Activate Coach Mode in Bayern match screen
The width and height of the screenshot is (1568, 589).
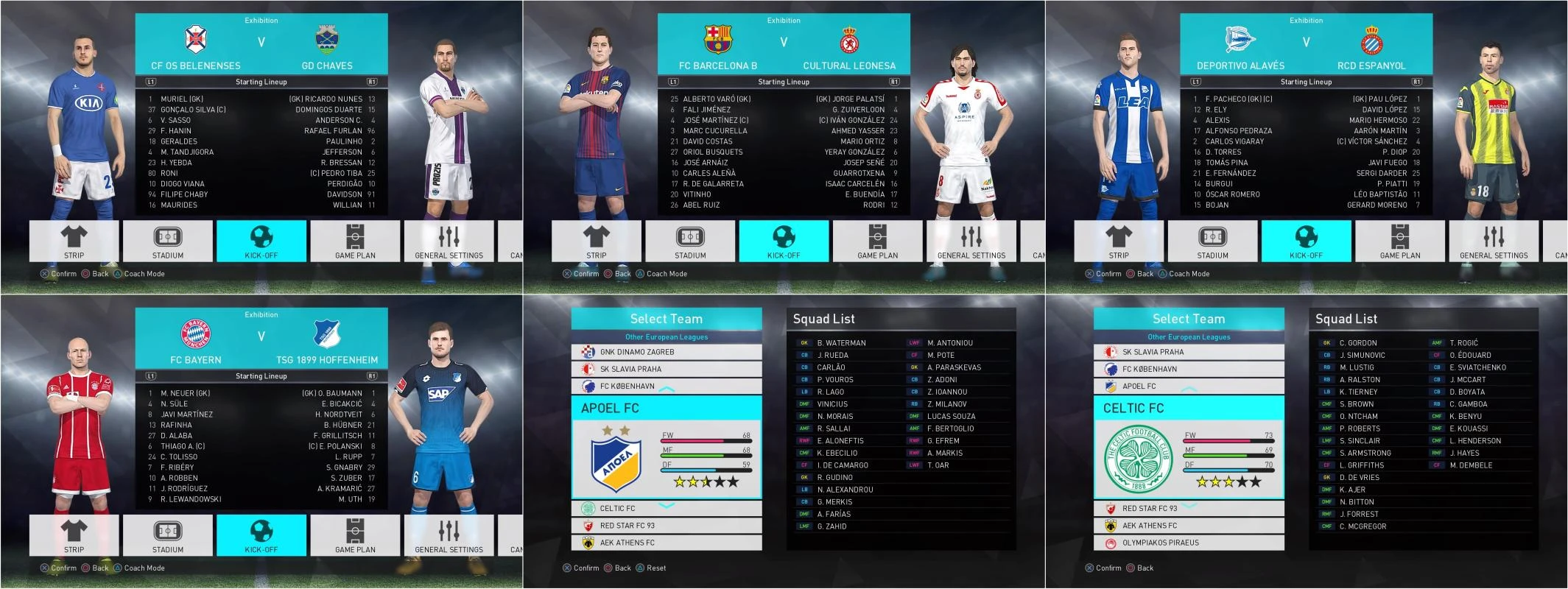(x=144, y=568)
